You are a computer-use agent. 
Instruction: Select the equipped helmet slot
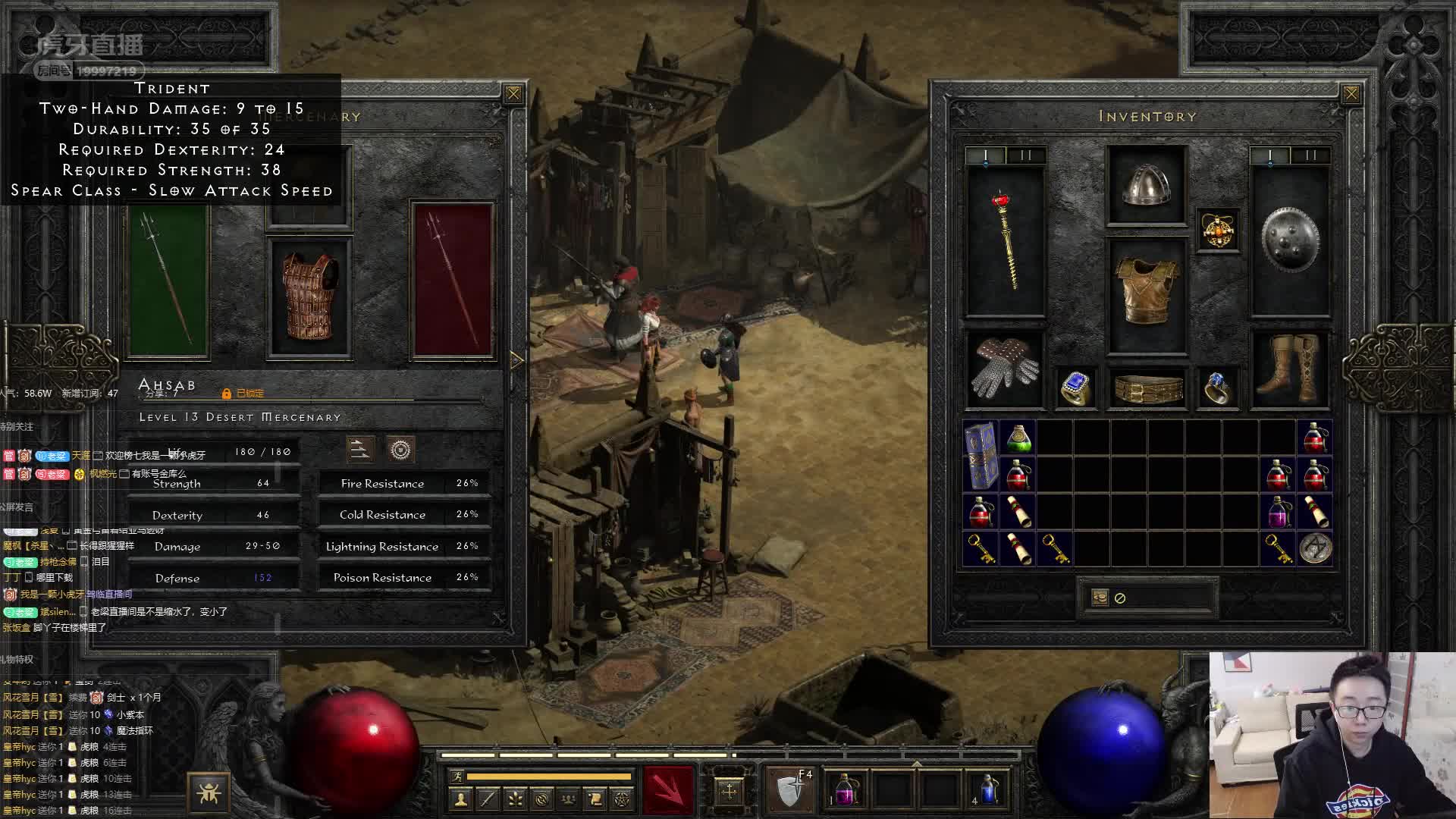tap(1146, 186)
